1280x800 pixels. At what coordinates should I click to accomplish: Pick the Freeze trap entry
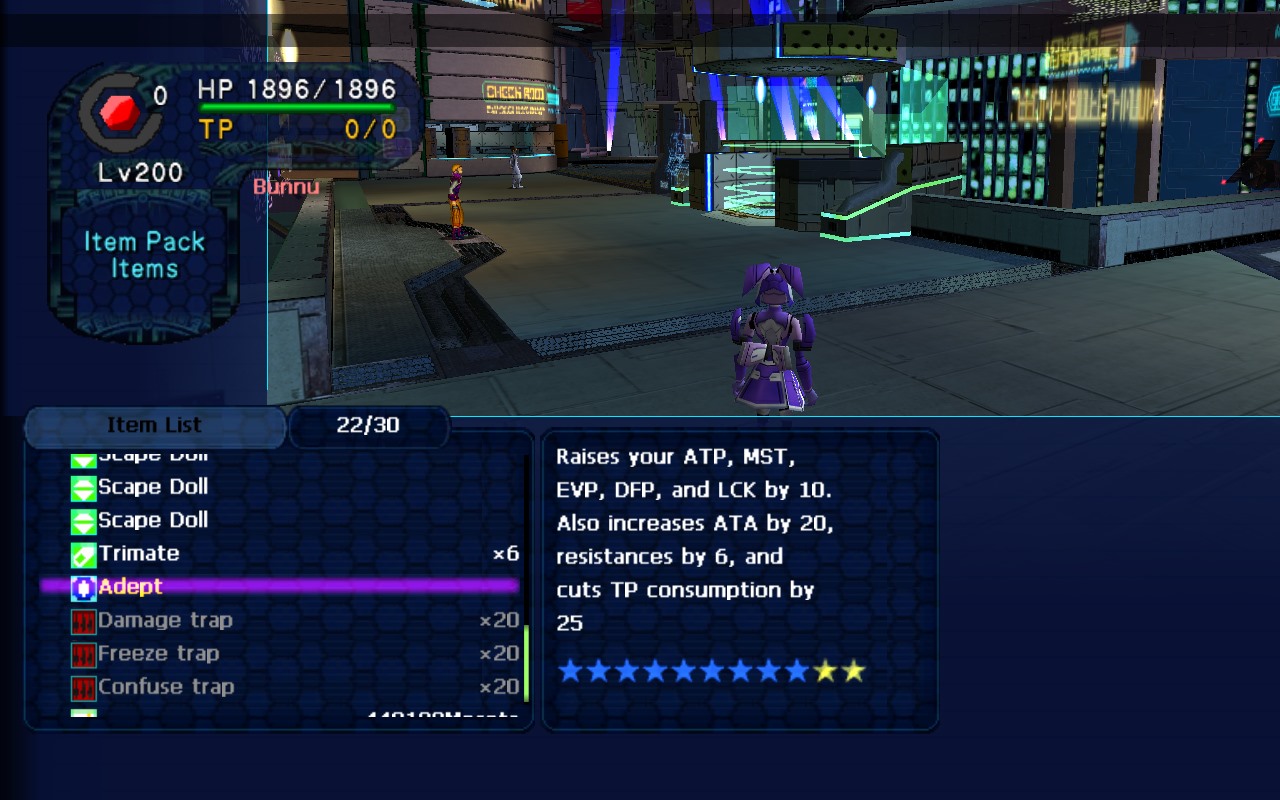[x=158, y=654]
